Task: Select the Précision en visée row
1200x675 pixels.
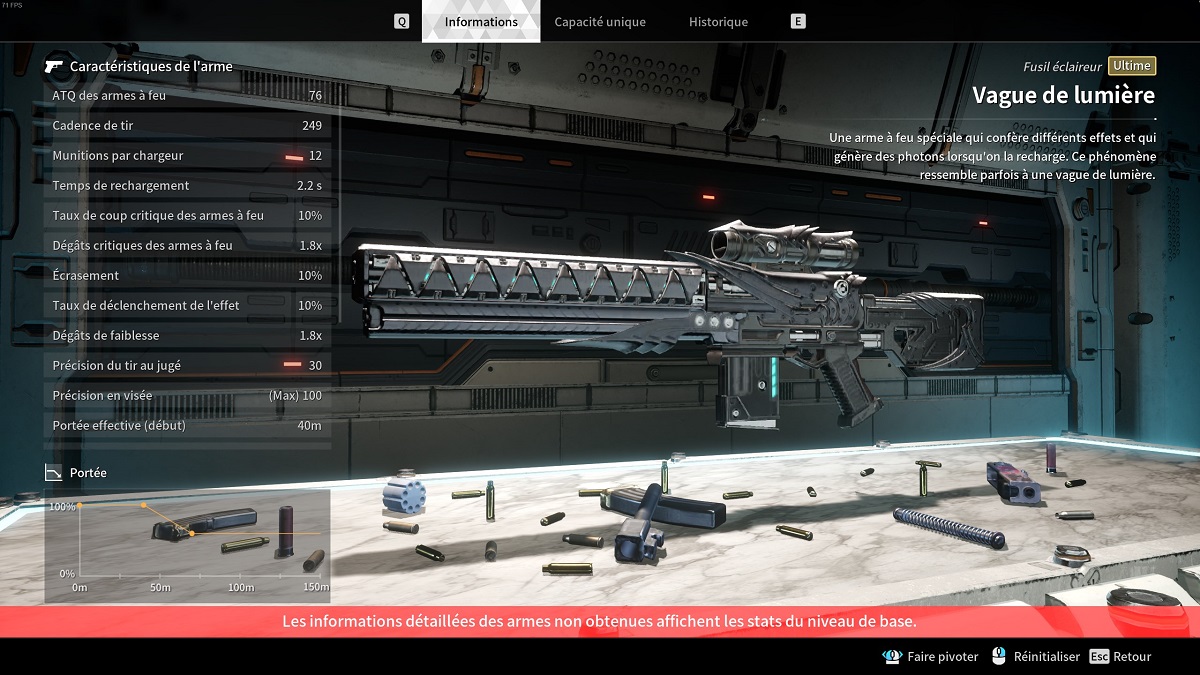Action: tap(187, 396)
